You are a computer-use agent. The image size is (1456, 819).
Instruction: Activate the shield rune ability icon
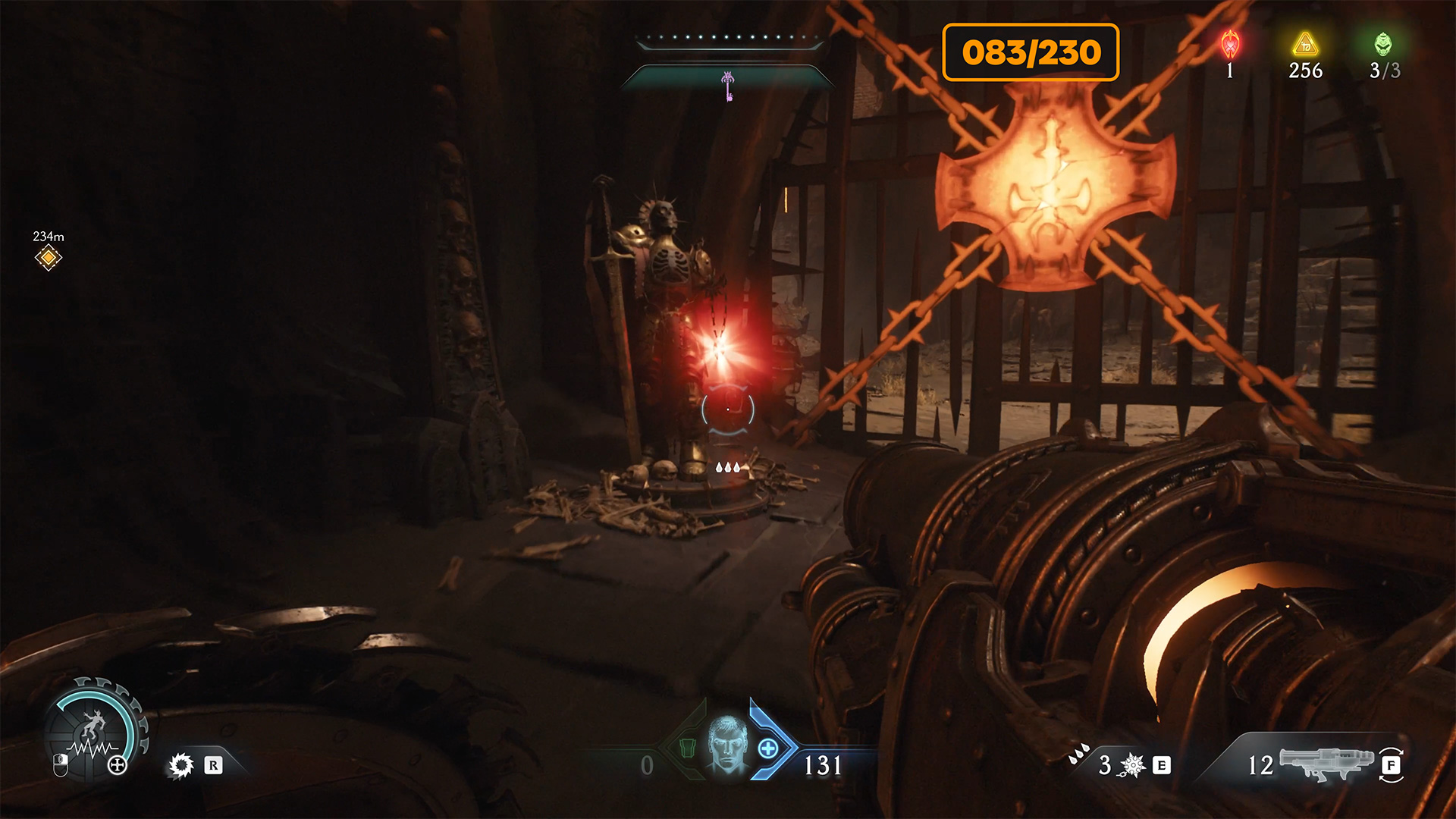[x=1132, y=765]
